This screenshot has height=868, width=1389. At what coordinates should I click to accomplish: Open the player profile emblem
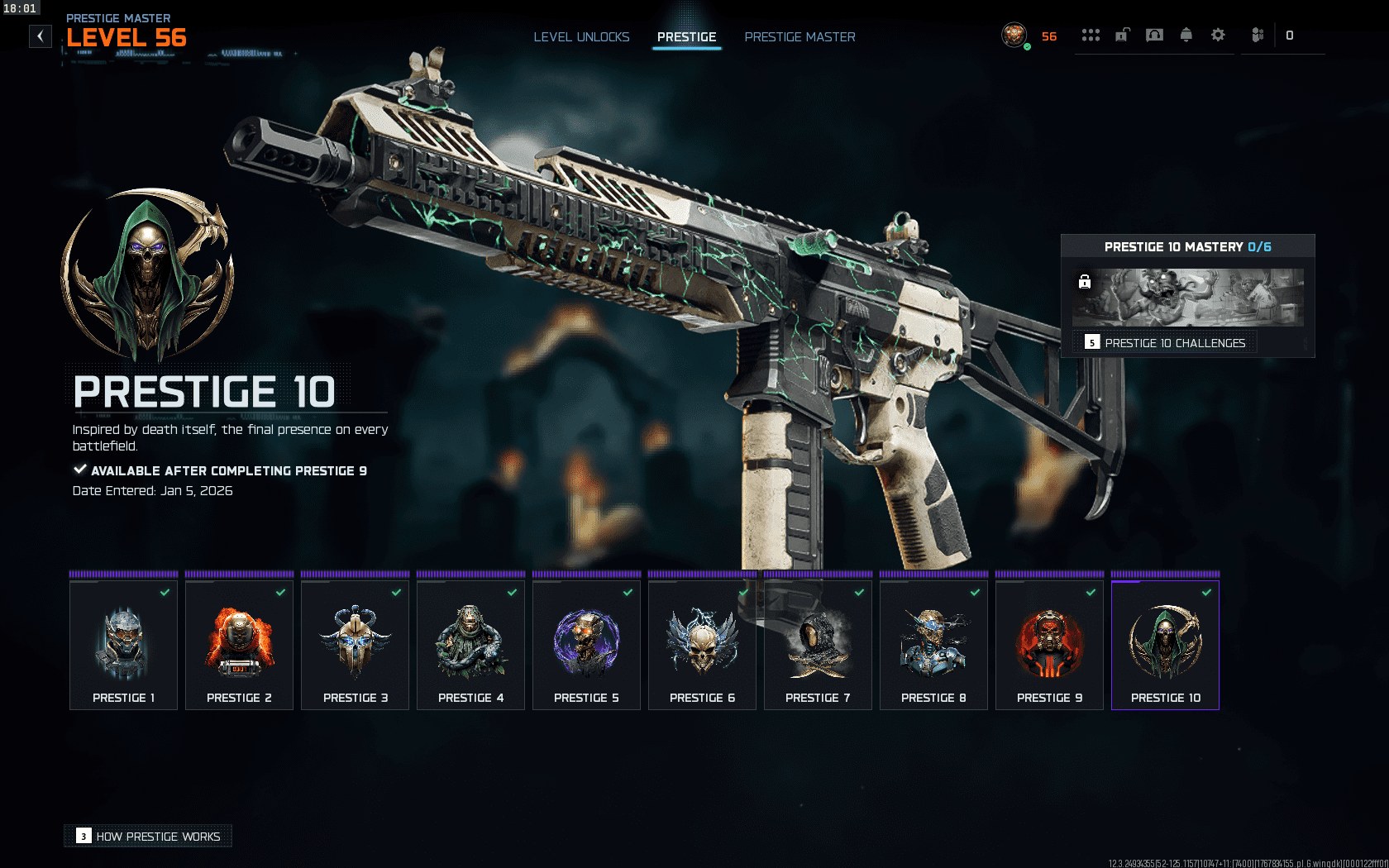click(x=1014, y=36)
